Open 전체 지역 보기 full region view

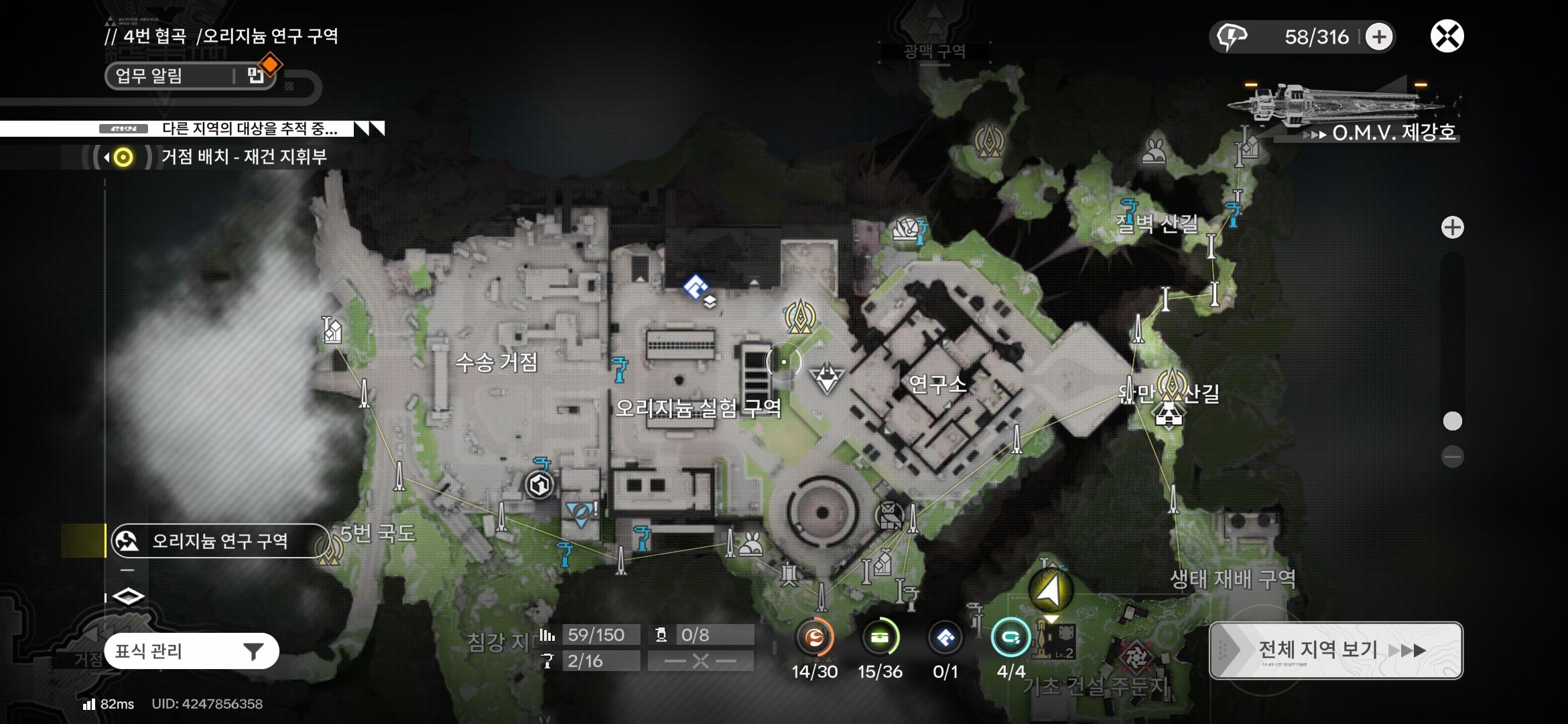[1335, 650]
